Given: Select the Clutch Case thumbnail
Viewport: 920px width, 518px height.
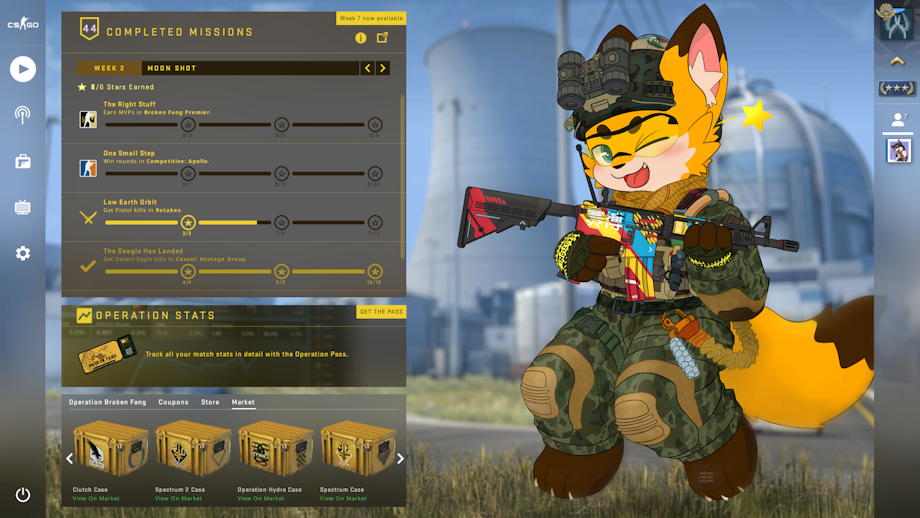Looking at the screenshot, I should point(110,448).
